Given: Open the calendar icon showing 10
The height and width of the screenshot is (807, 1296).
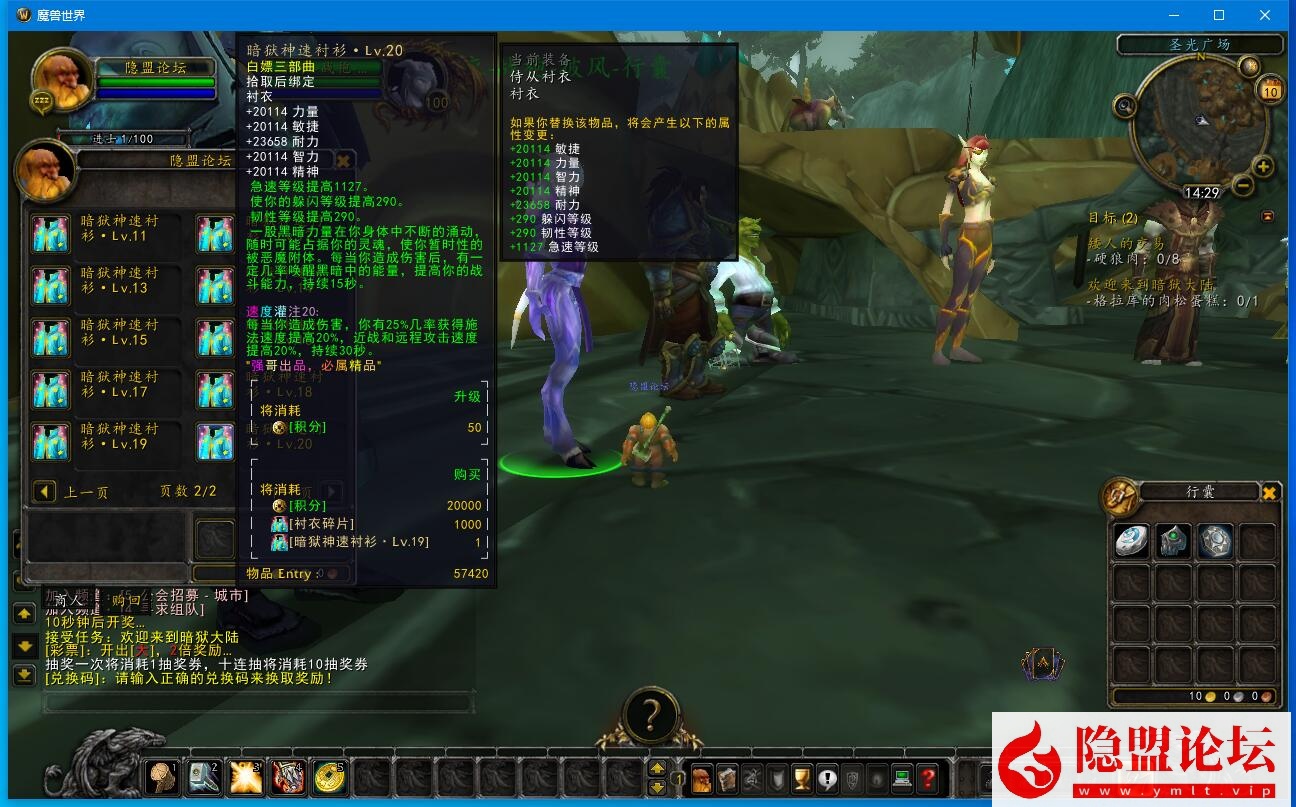Looking at the screenshot, I should point(1270,88).
